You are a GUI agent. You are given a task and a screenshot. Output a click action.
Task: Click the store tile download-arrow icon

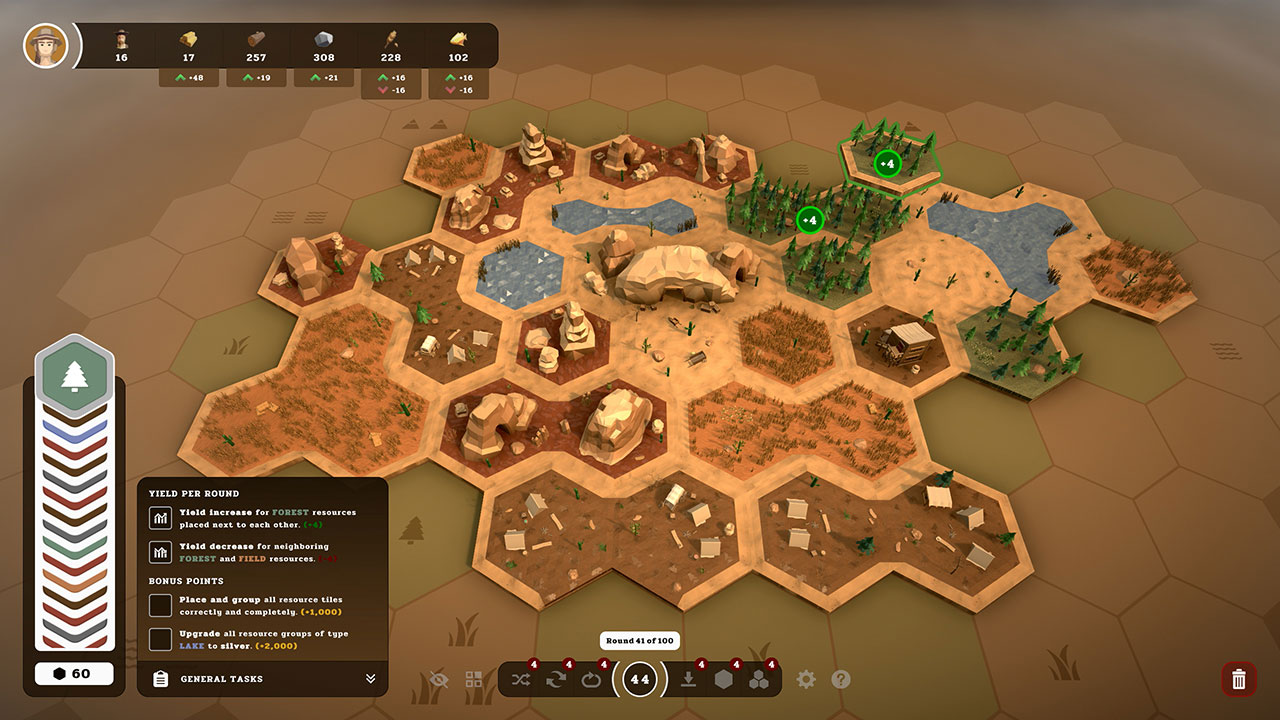690,679
